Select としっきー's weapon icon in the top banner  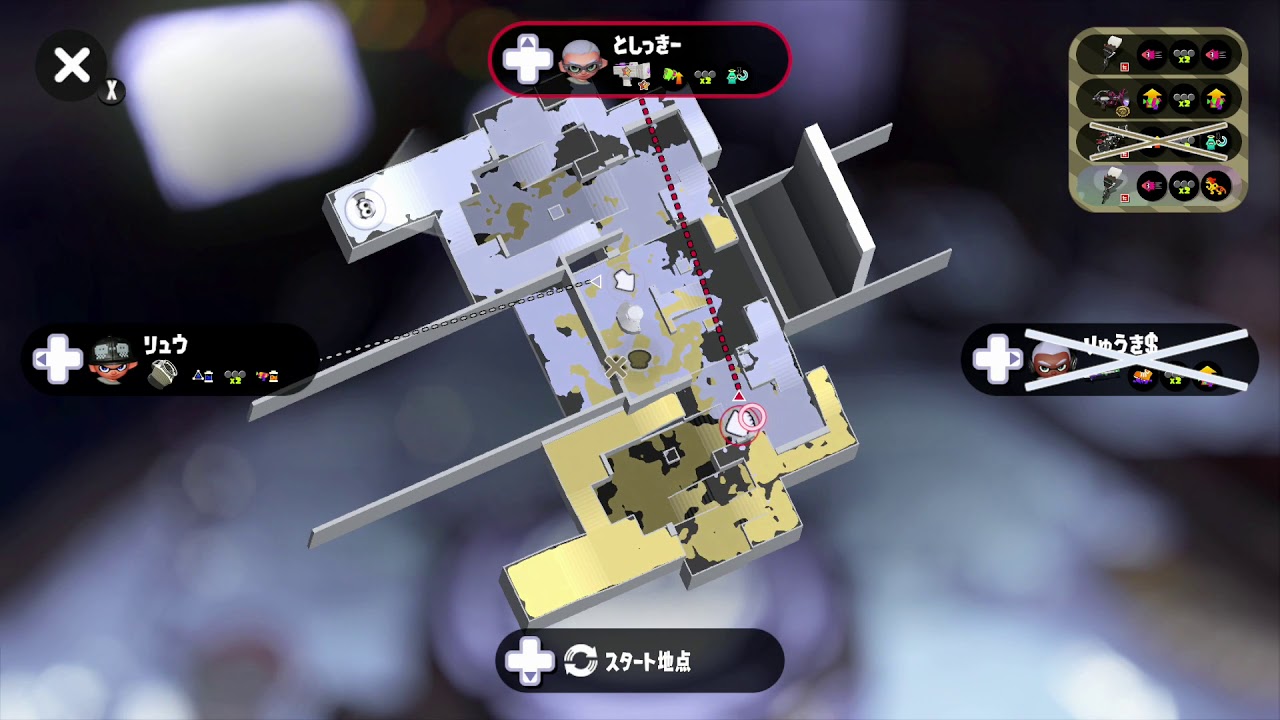[630, 72]
